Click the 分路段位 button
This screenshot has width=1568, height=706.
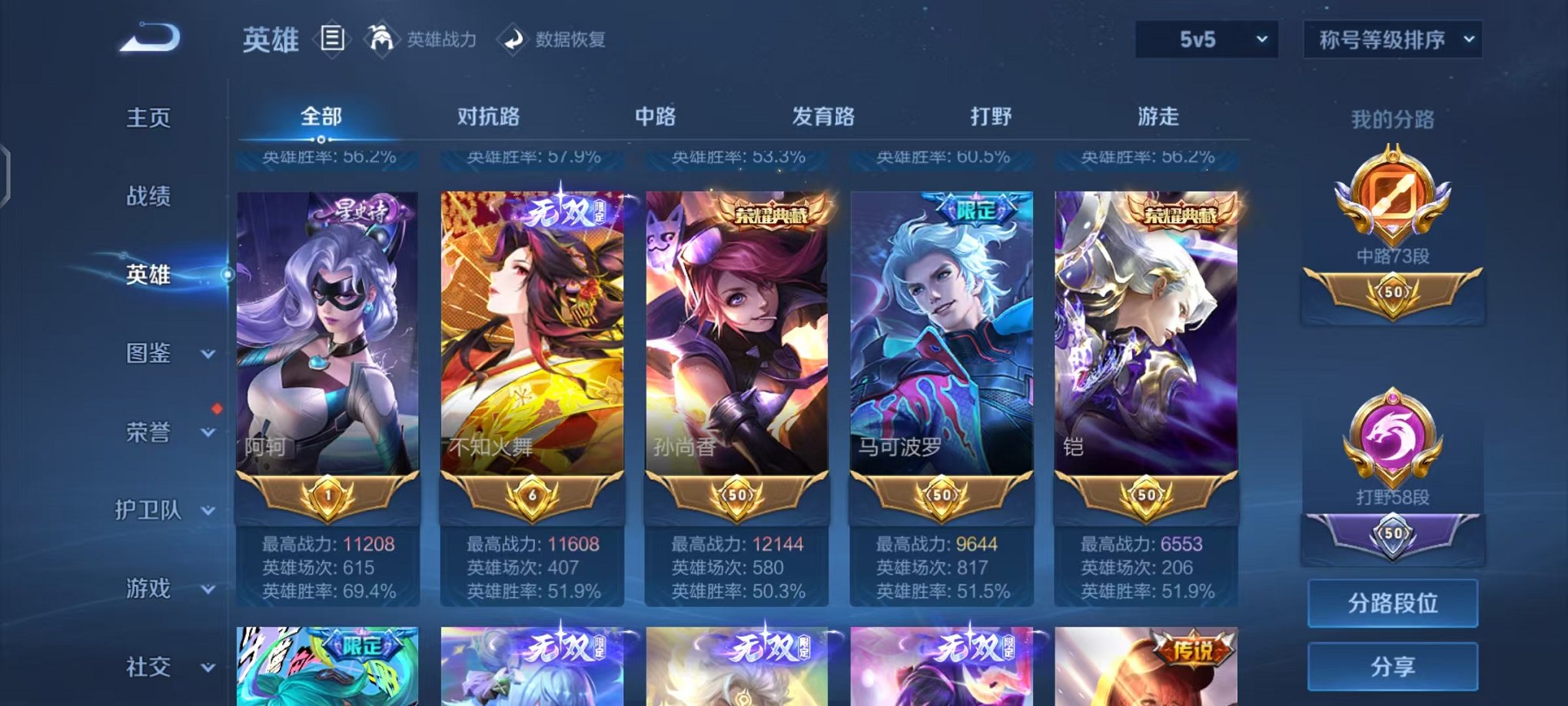coord(1392,604)
